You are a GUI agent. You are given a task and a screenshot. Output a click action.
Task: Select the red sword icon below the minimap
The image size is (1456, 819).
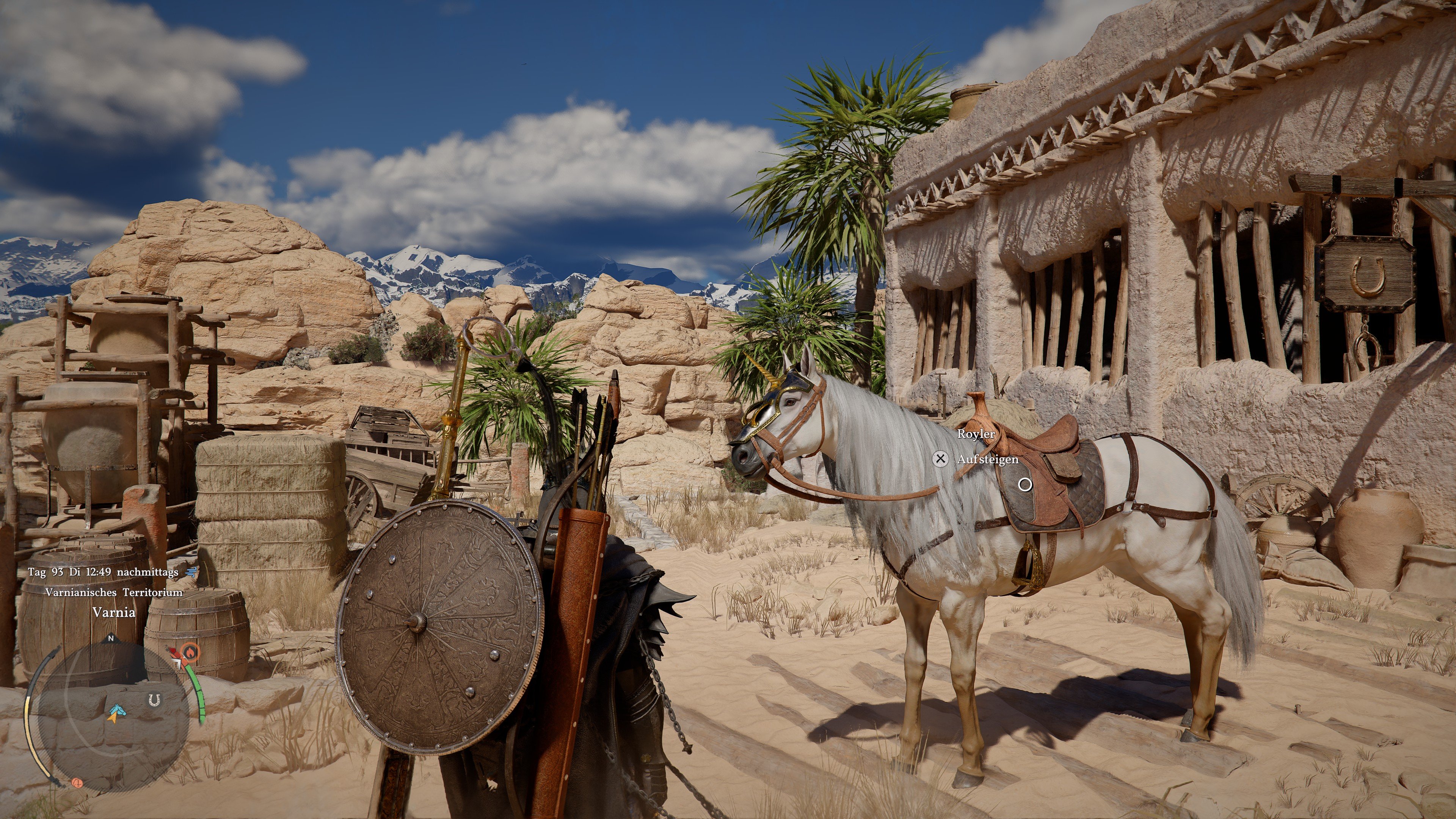pyautogui.click(x=78, y=783)
